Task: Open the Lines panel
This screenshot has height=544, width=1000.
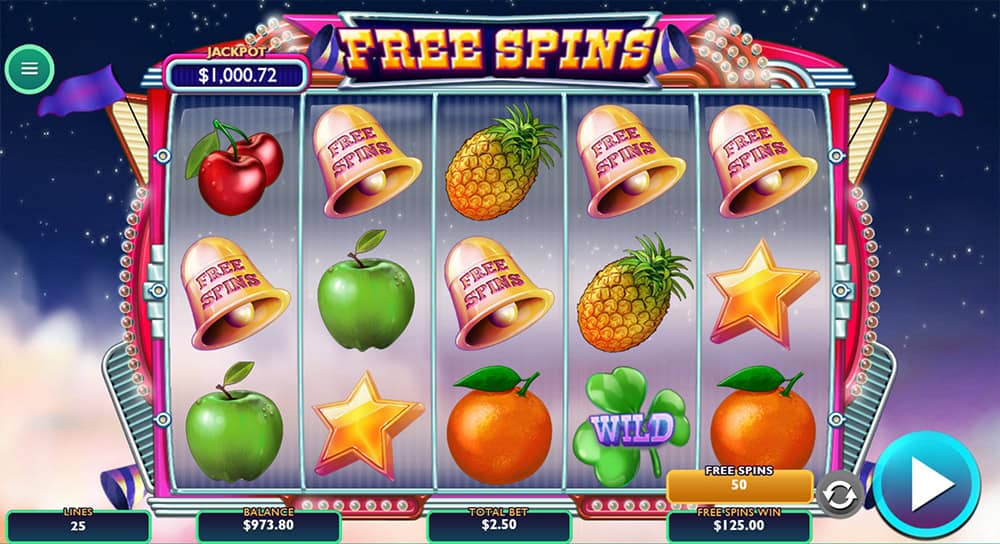Action: coord(78,525)
